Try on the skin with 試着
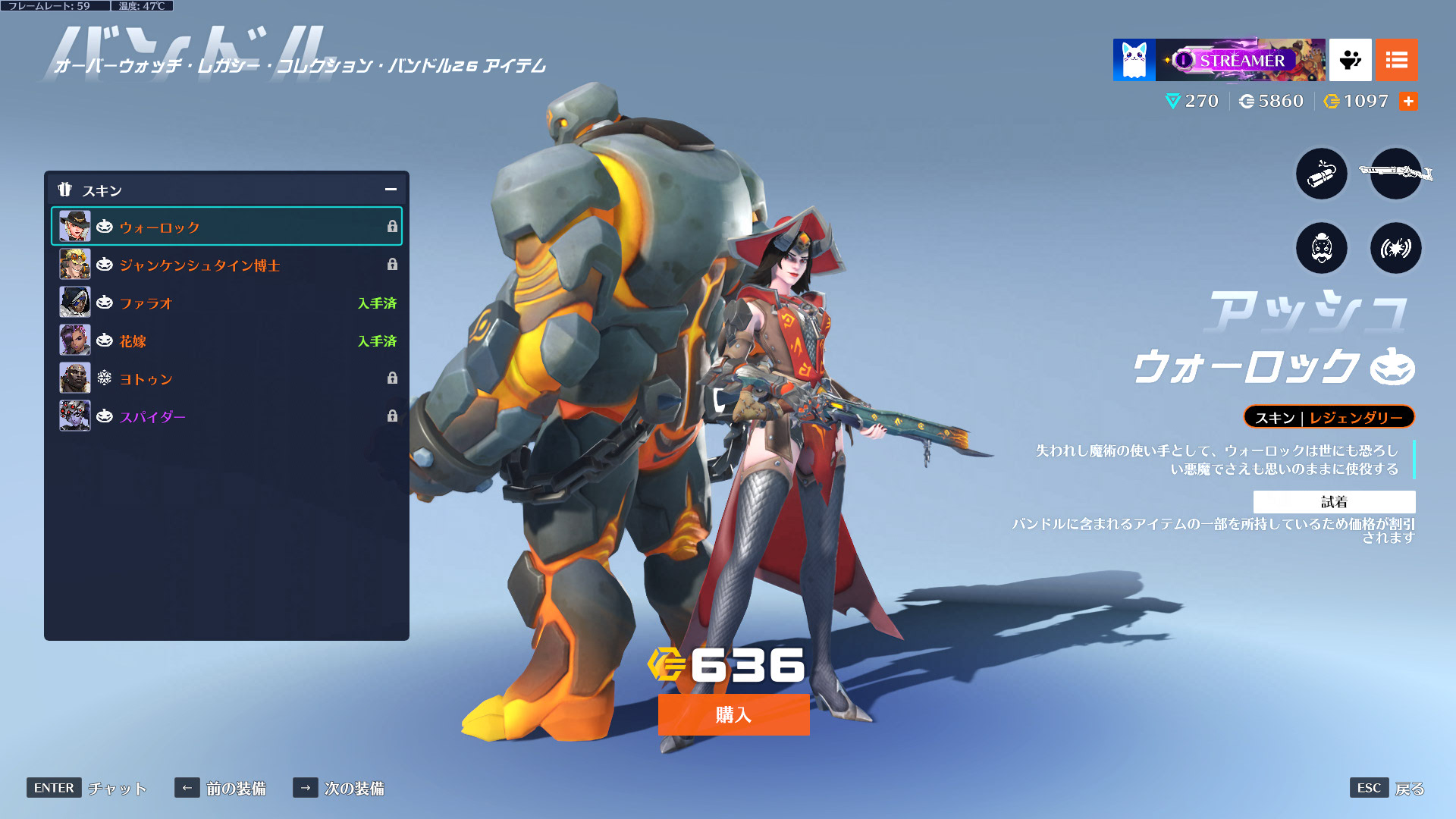This screenshot has width=1456, height=819. tap(1334, 501)
